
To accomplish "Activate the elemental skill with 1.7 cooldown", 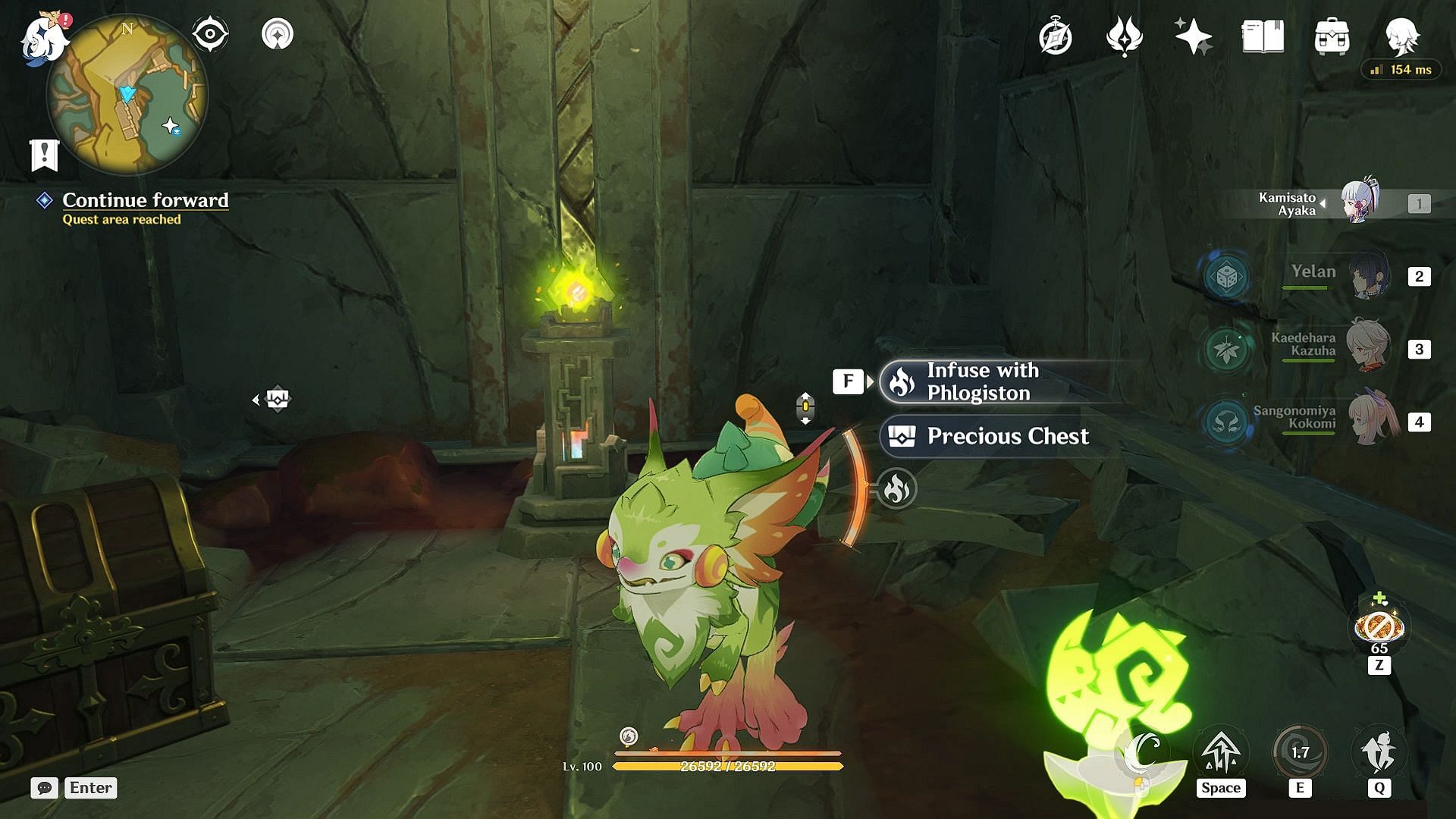I will point(1300,752).
